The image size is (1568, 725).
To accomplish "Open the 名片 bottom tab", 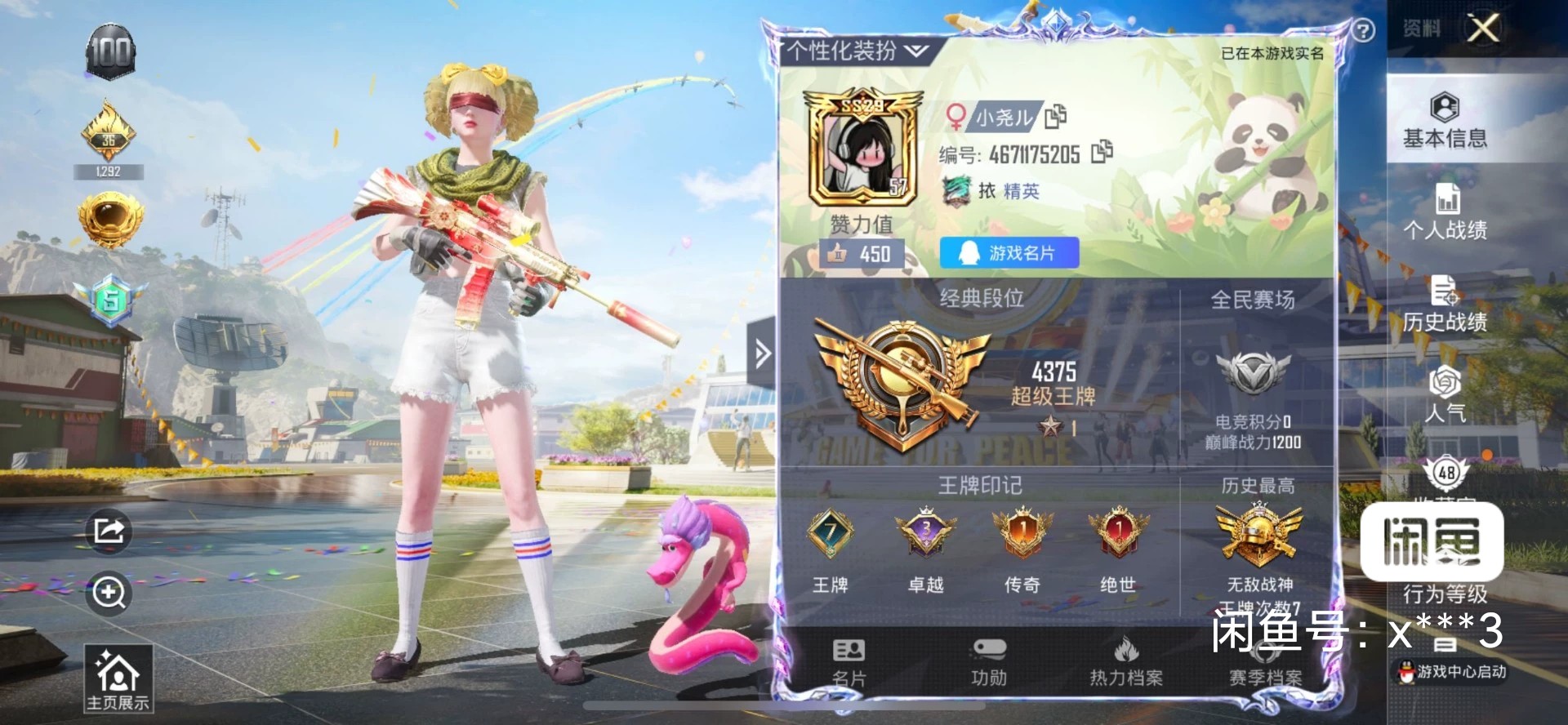I will tap(849, 662).
